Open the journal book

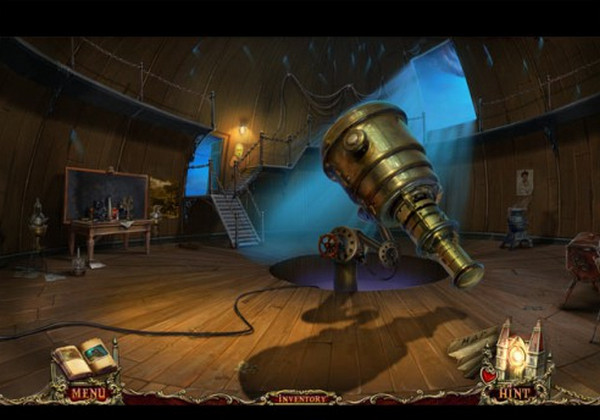click(x=85, y=358)
